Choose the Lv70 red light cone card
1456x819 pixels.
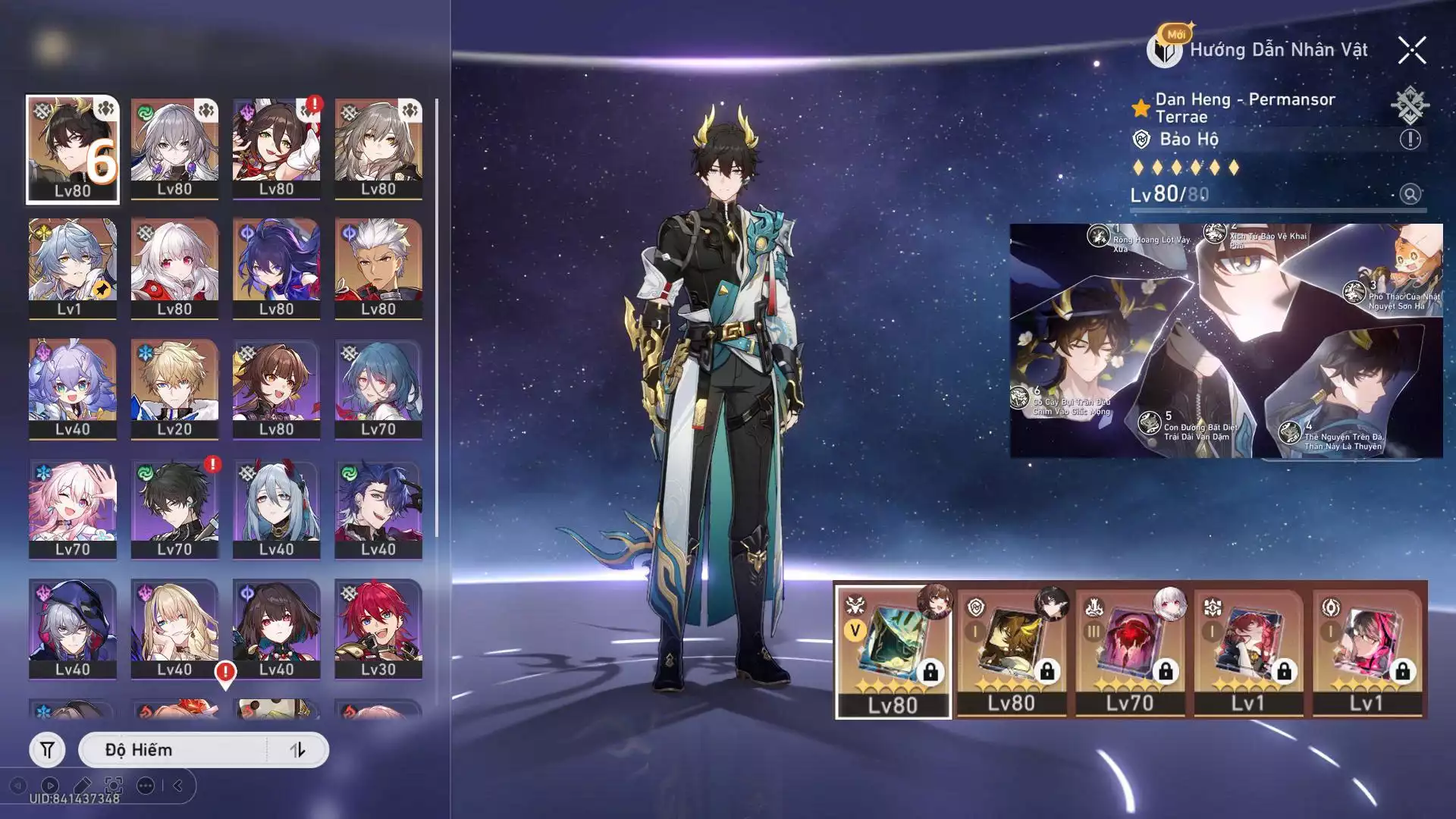point(1129,651)
